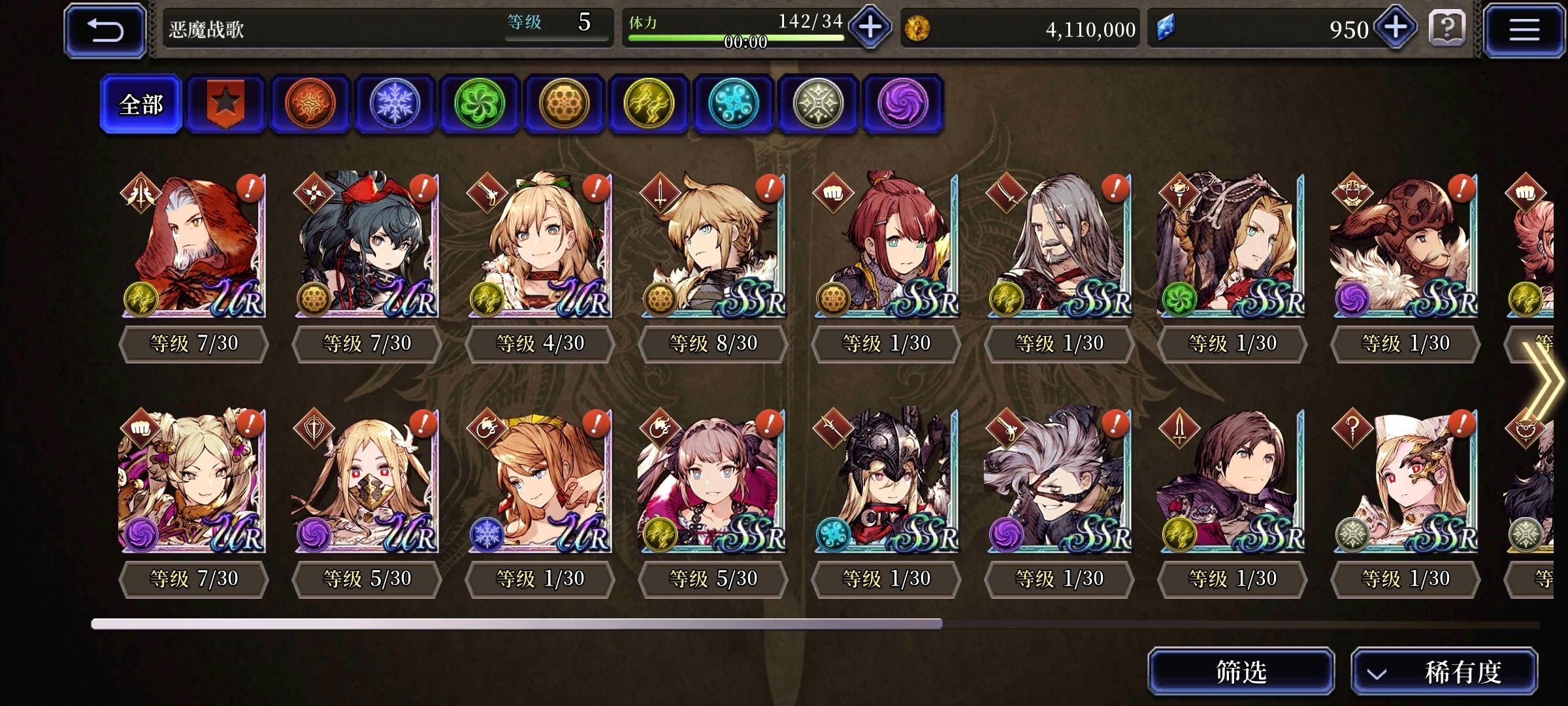1568x706 pixels.
Task: Tap the back arrow button
Action: [105, 29]
